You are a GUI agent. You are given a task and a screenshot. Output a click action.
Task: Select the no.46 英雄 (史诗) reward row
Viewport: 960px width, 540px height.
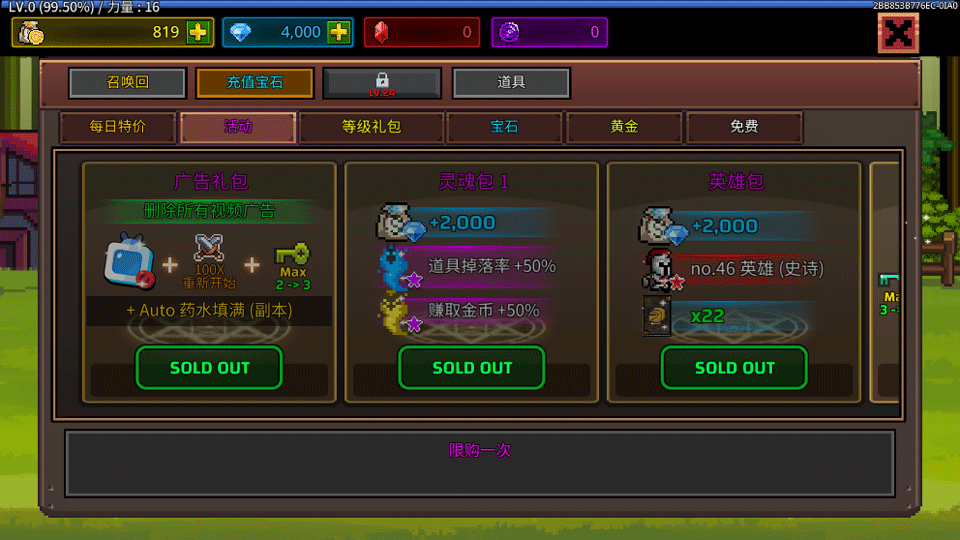742,267
